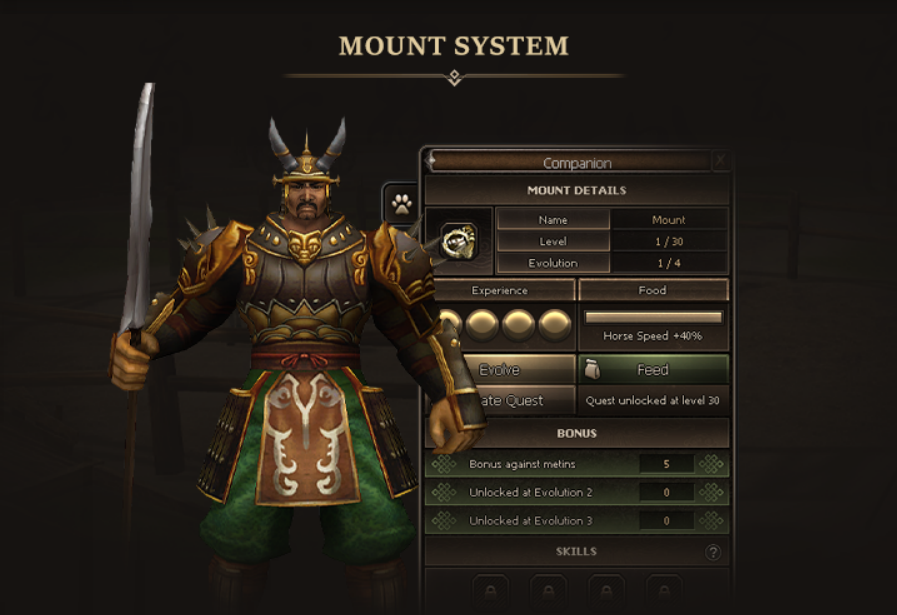The width and height of the screenshot is (897, 615).
Task: Feed the mount
Action: pos(653,370)
